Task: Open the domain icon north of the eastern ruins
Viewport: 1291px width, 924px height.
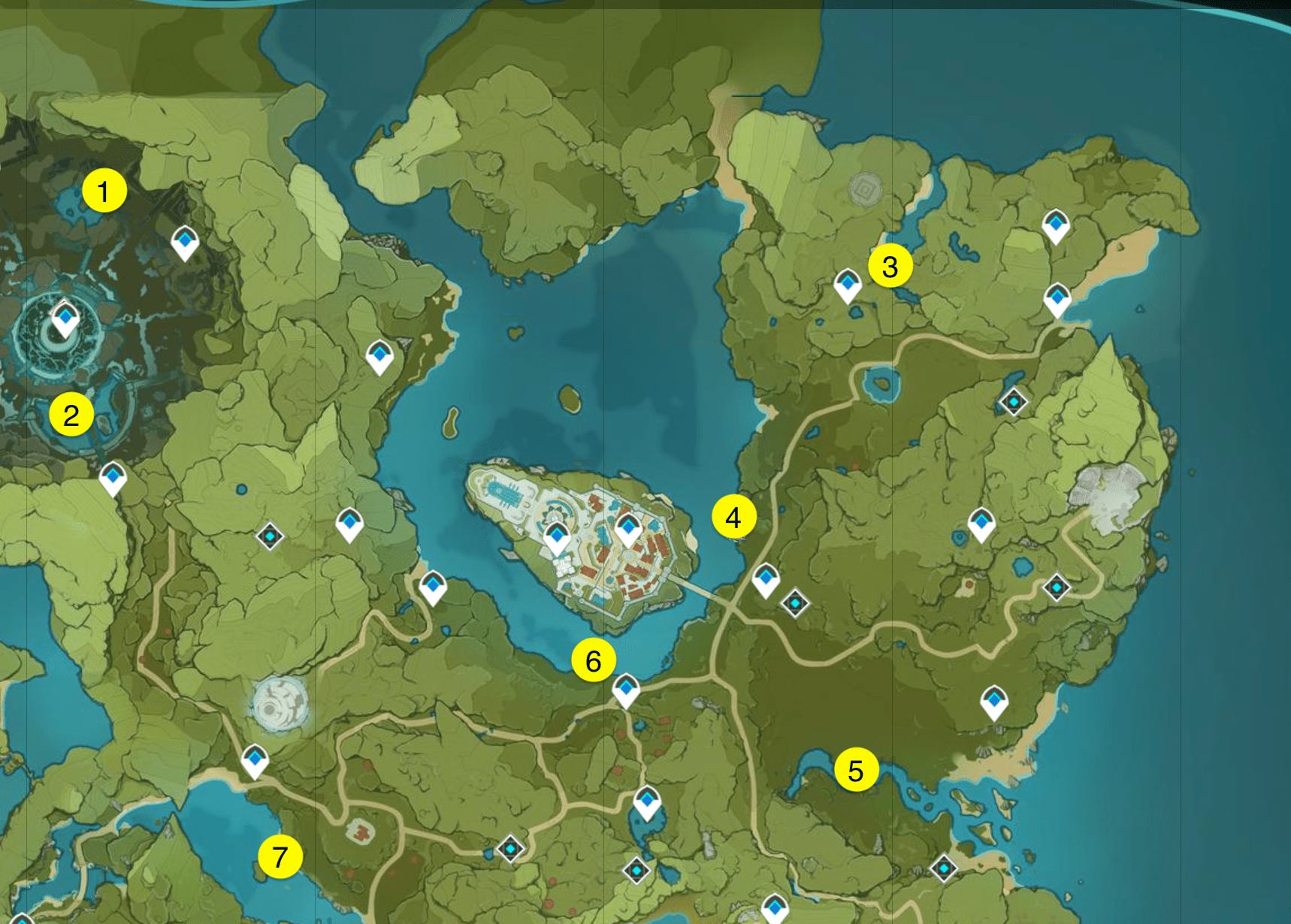Action: point(1013,402)
